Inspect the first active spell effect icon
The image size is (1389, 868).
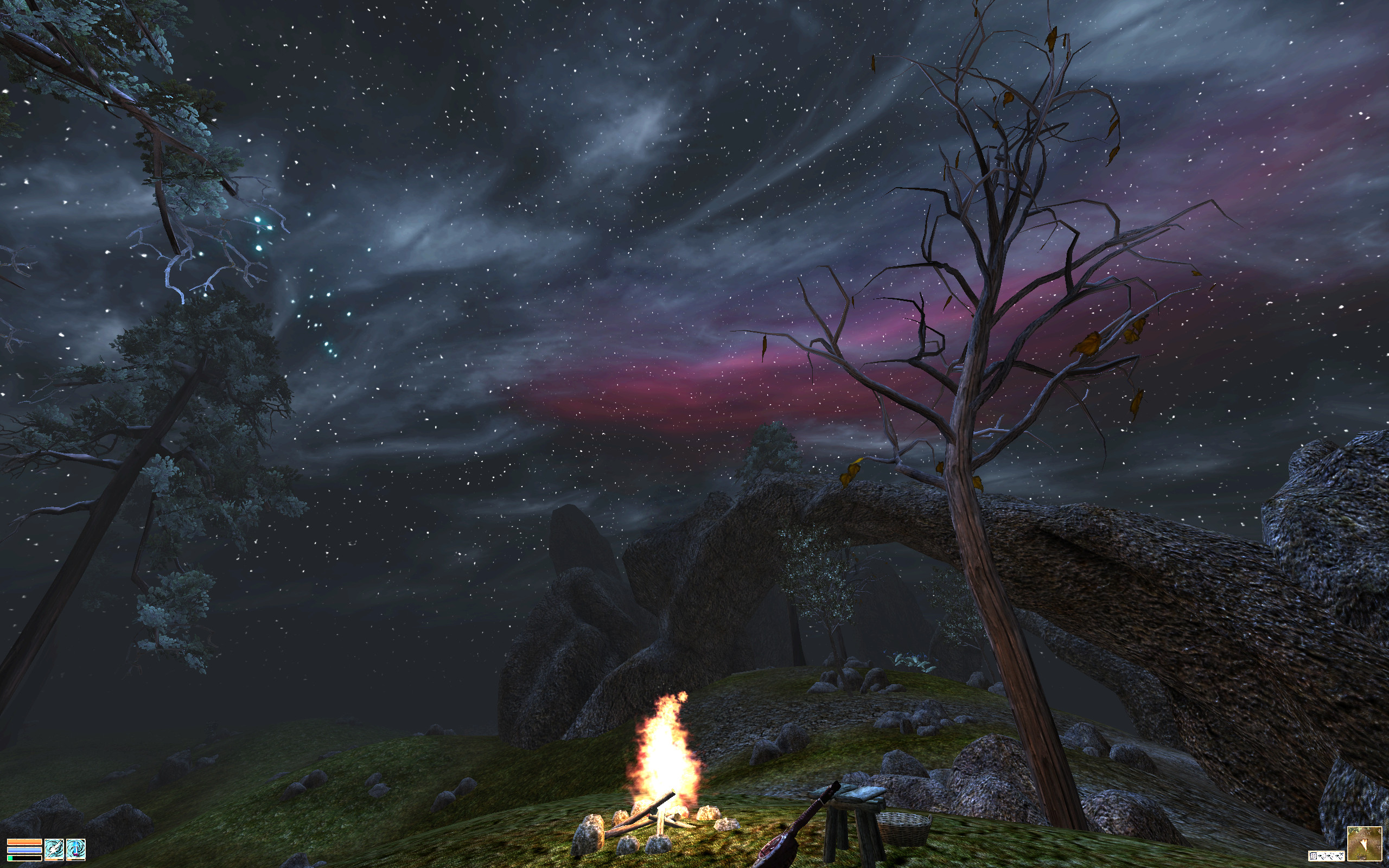tap(54, 849)
